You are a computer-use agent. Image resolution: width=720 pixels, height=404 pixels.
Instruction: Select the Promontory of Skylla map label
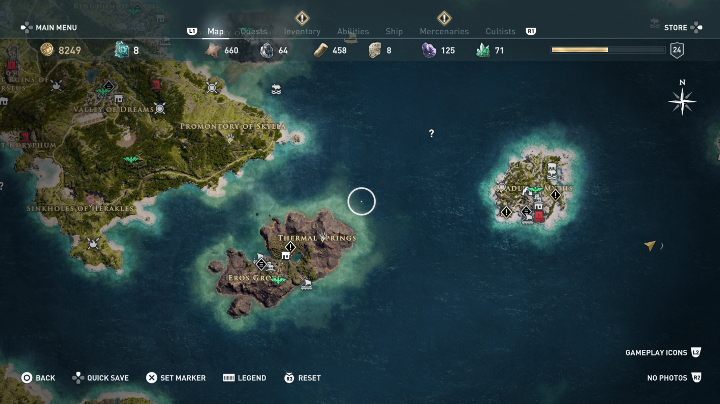(x=232, y=127)
